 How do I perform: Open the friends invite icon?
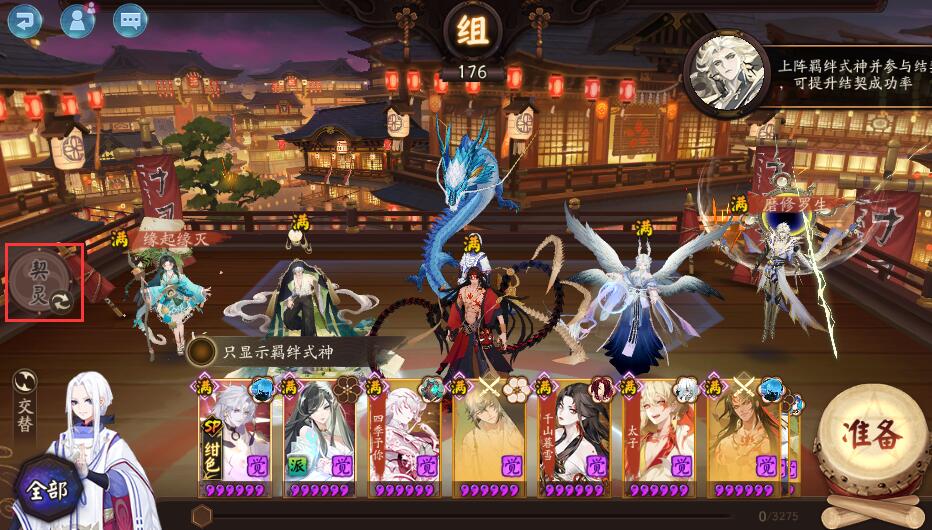[77, 19]
